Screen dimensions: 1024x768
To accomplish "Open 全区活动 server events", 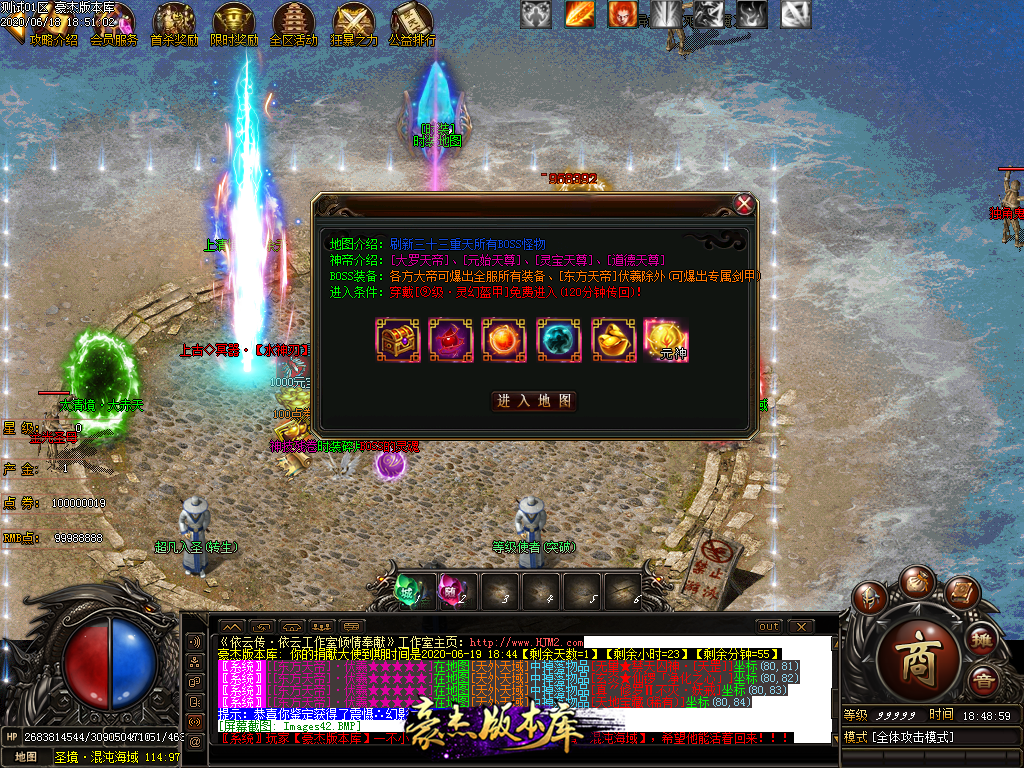I will [x=294, y=26].
